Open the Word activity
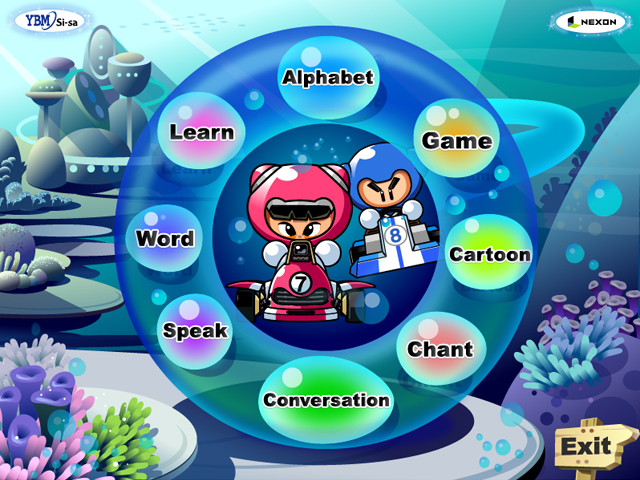 coord(165,239)
